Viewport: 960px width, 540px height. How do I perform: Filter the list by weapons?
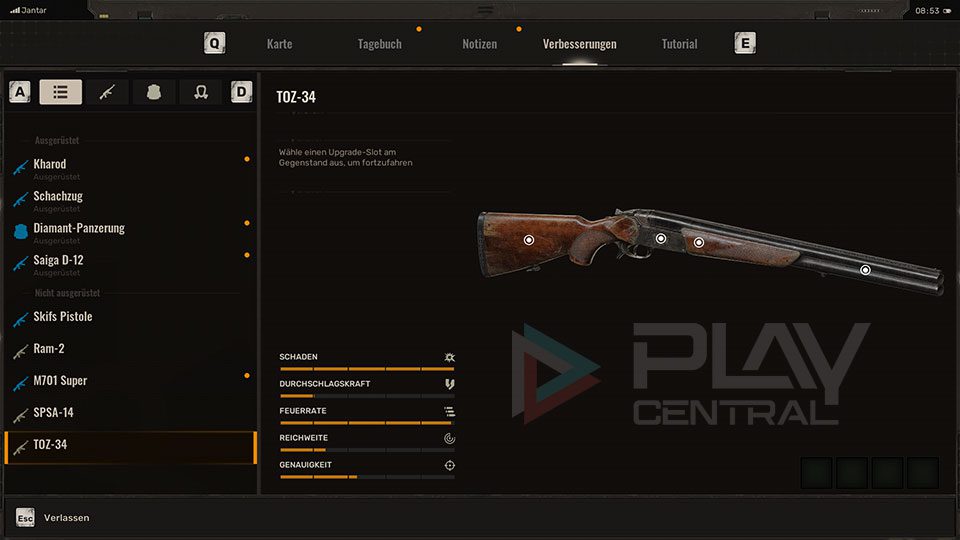(107, 92)
